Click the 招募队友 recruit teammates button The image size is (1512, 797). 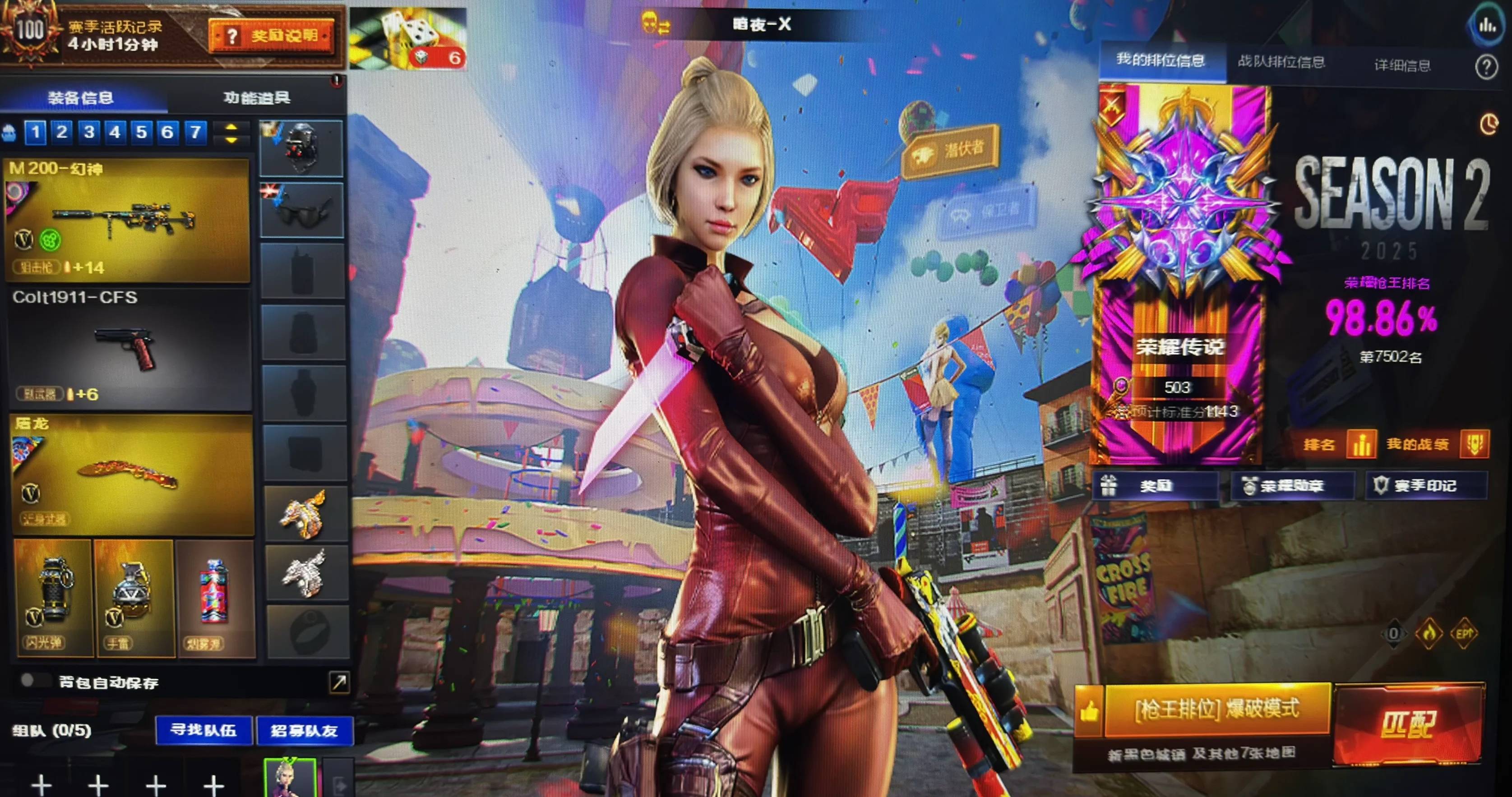[x=304, y=731]
